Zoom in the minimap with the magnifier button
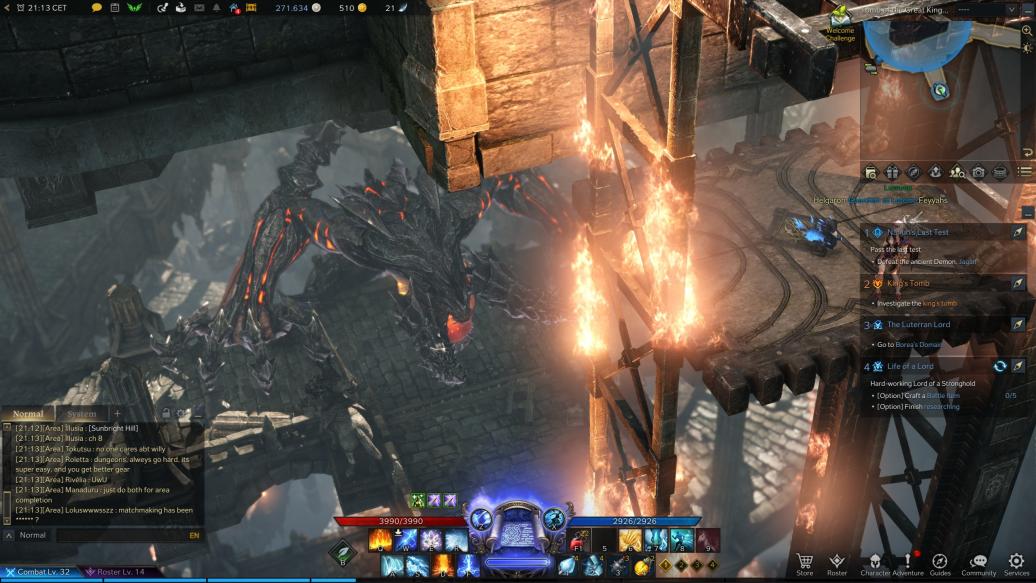 coord(1027,31)
